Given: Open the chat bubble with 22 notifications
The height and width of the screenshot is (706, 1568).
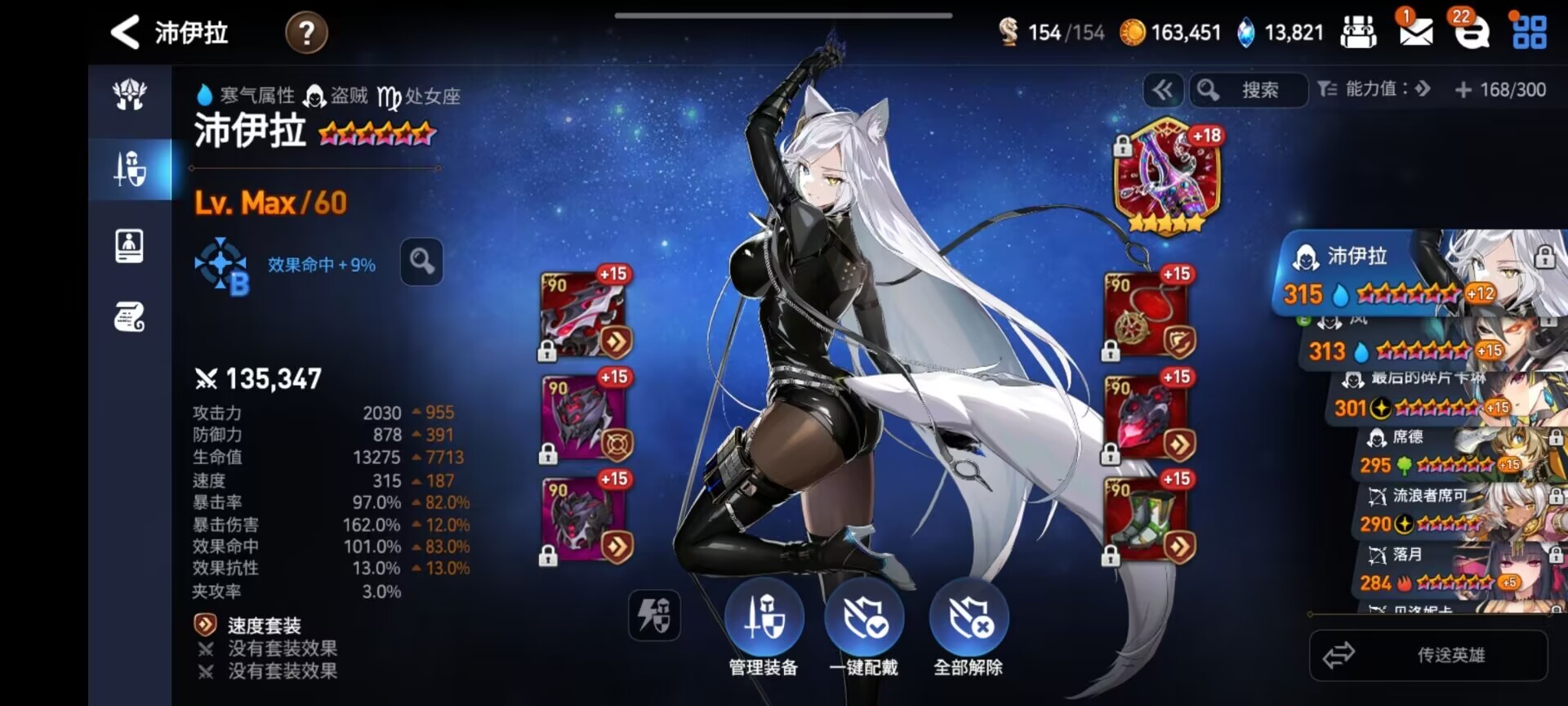Looking at the screenshot, I should 1472,32.
